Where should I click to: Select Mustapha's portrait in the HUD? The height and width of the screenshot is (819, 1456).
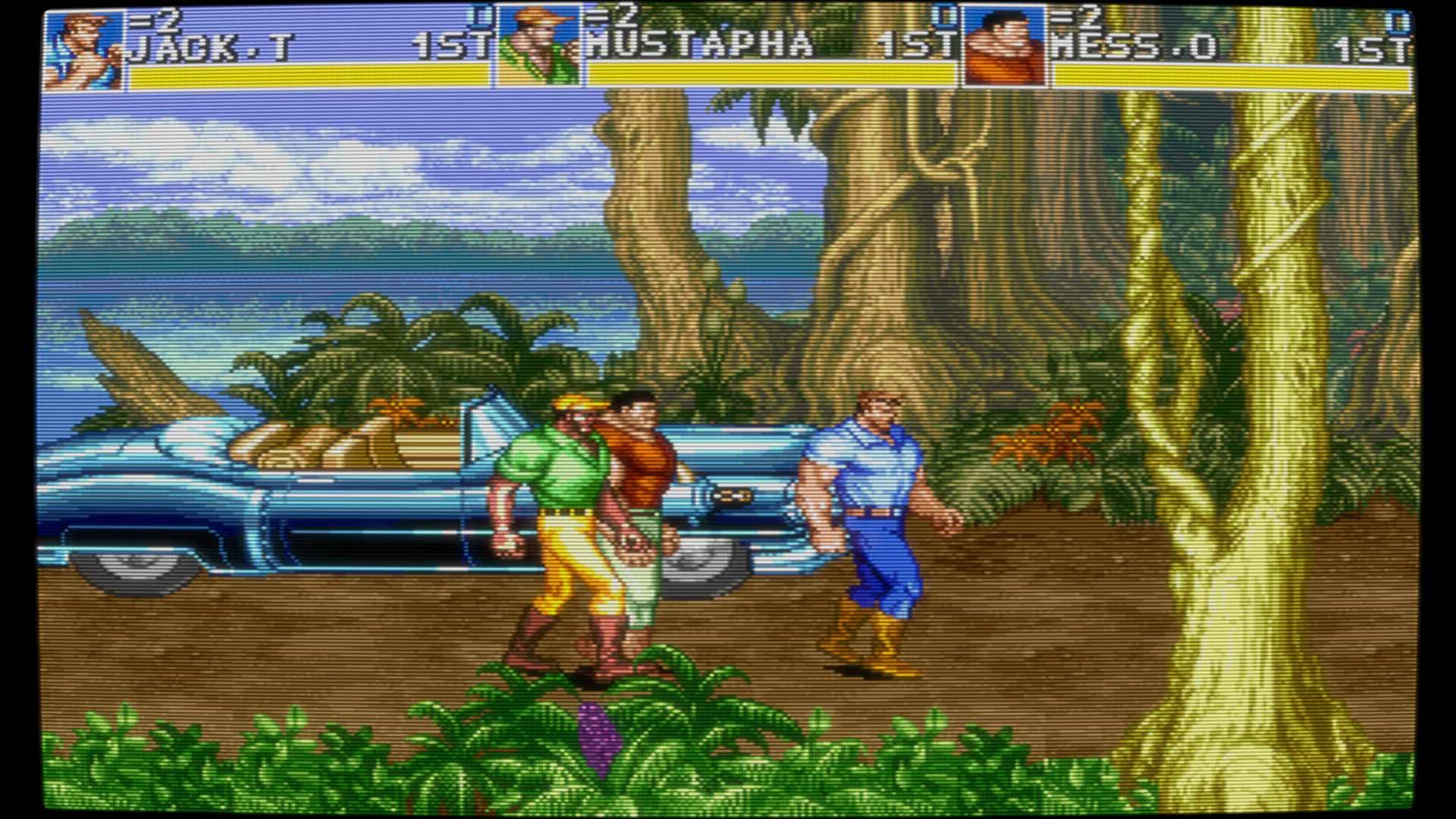[x=539, y=48]
